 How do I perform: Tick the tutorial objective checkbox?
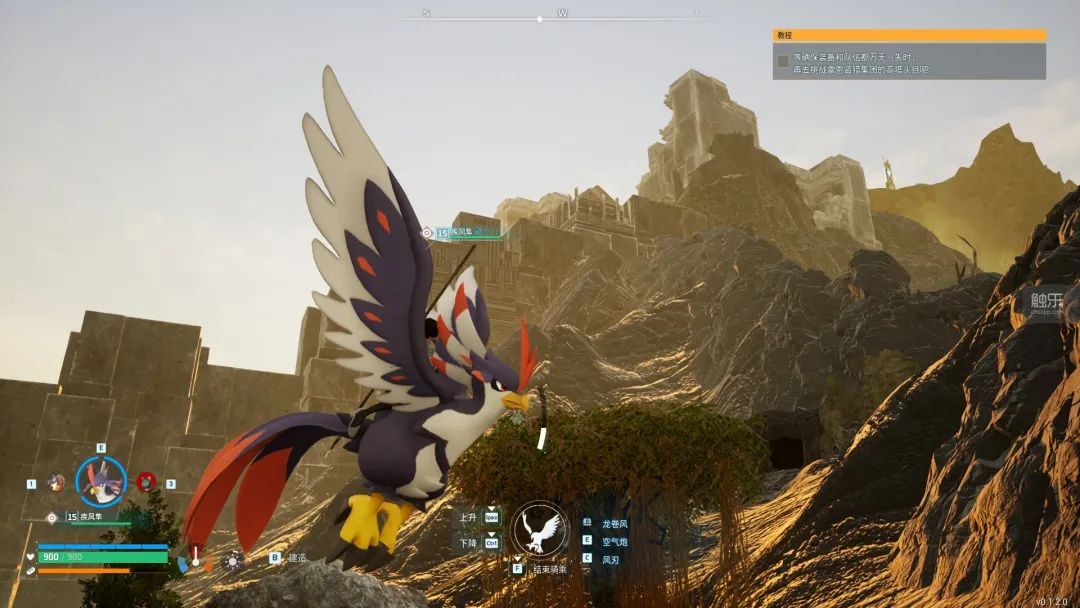point(783,61)
